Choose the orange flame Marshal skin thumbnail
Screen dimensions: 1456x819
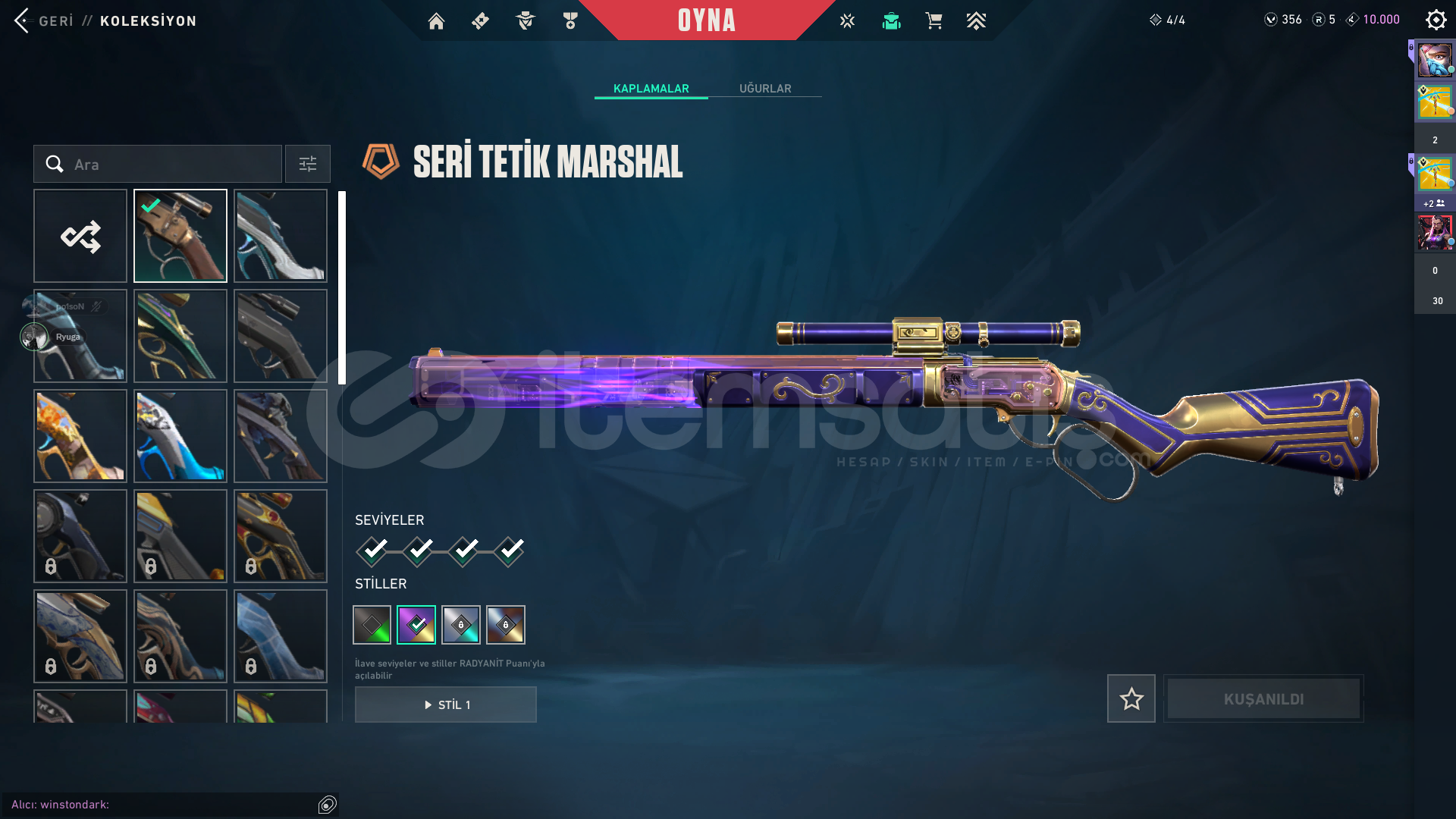[x=80, y=436]
